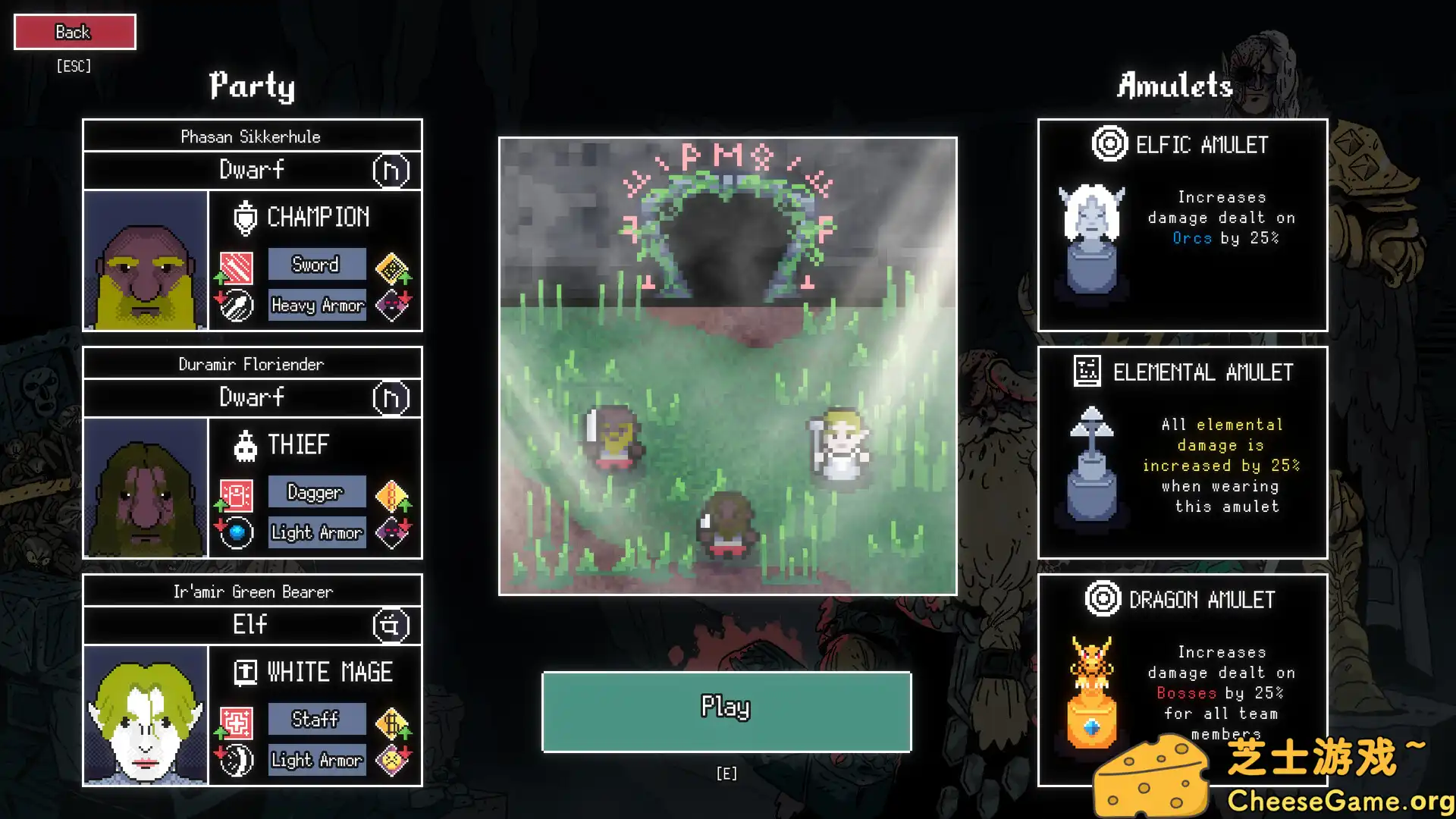Click the Elemental Amulet rune icon
Viewport: 1456px width, 819px height.
1087,369
